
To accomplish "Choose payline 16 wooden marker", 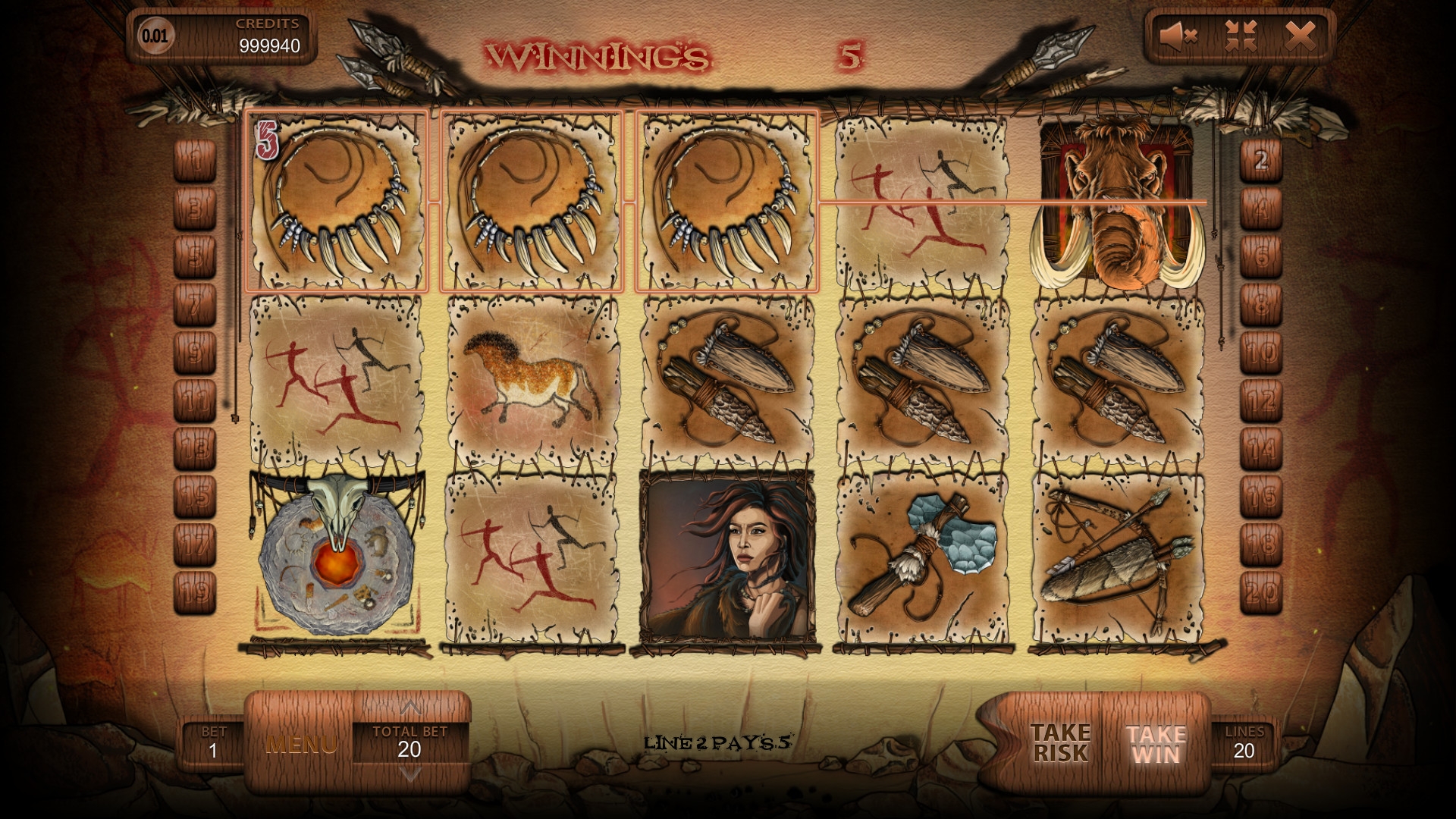I will (1260, 496).
